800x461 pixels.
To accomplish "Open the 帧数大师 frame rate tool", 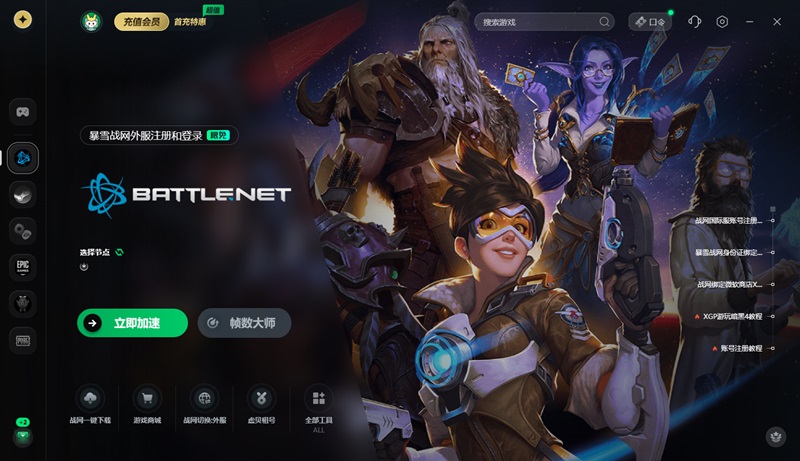I will 245,323.
